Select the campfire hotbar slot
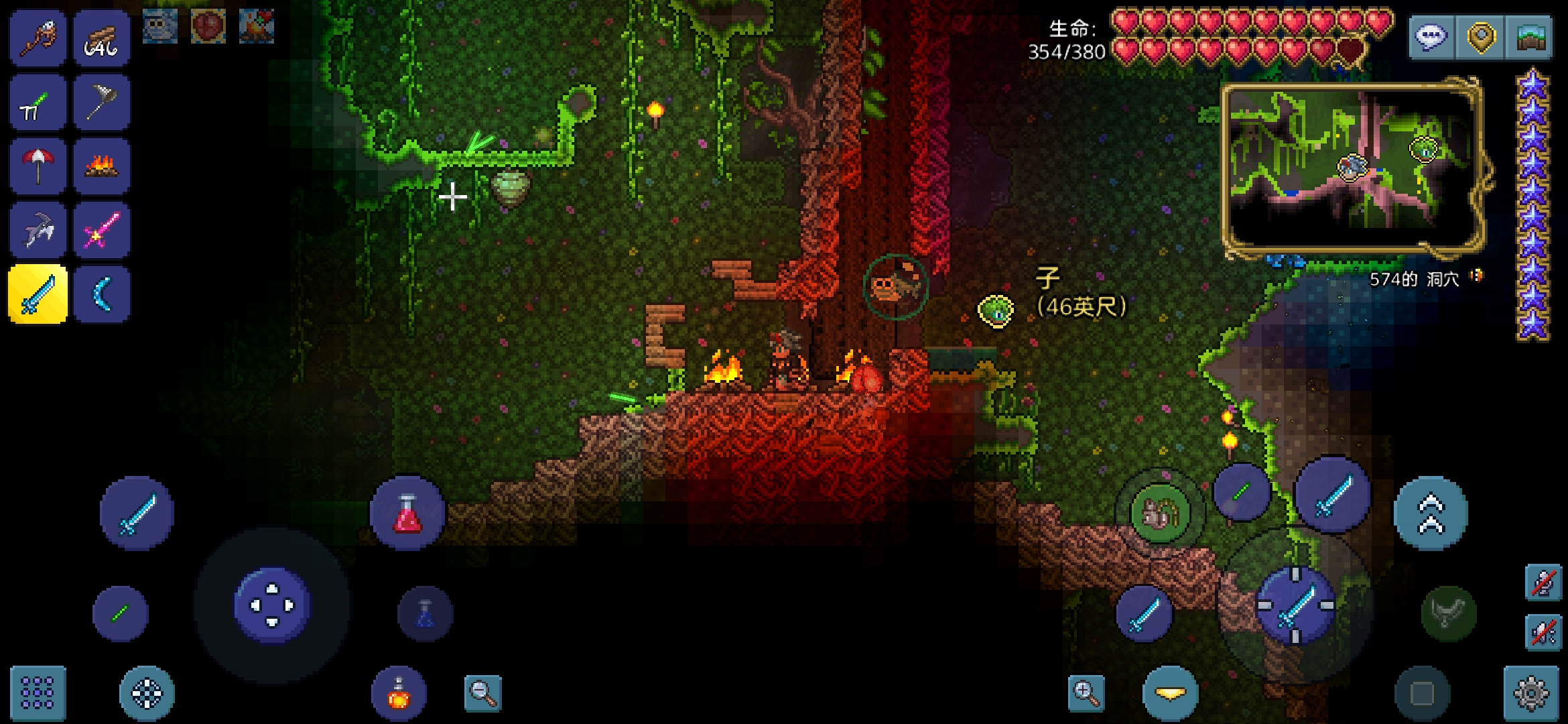Viewport: 1568px width, 724px height. coord(102,166)
